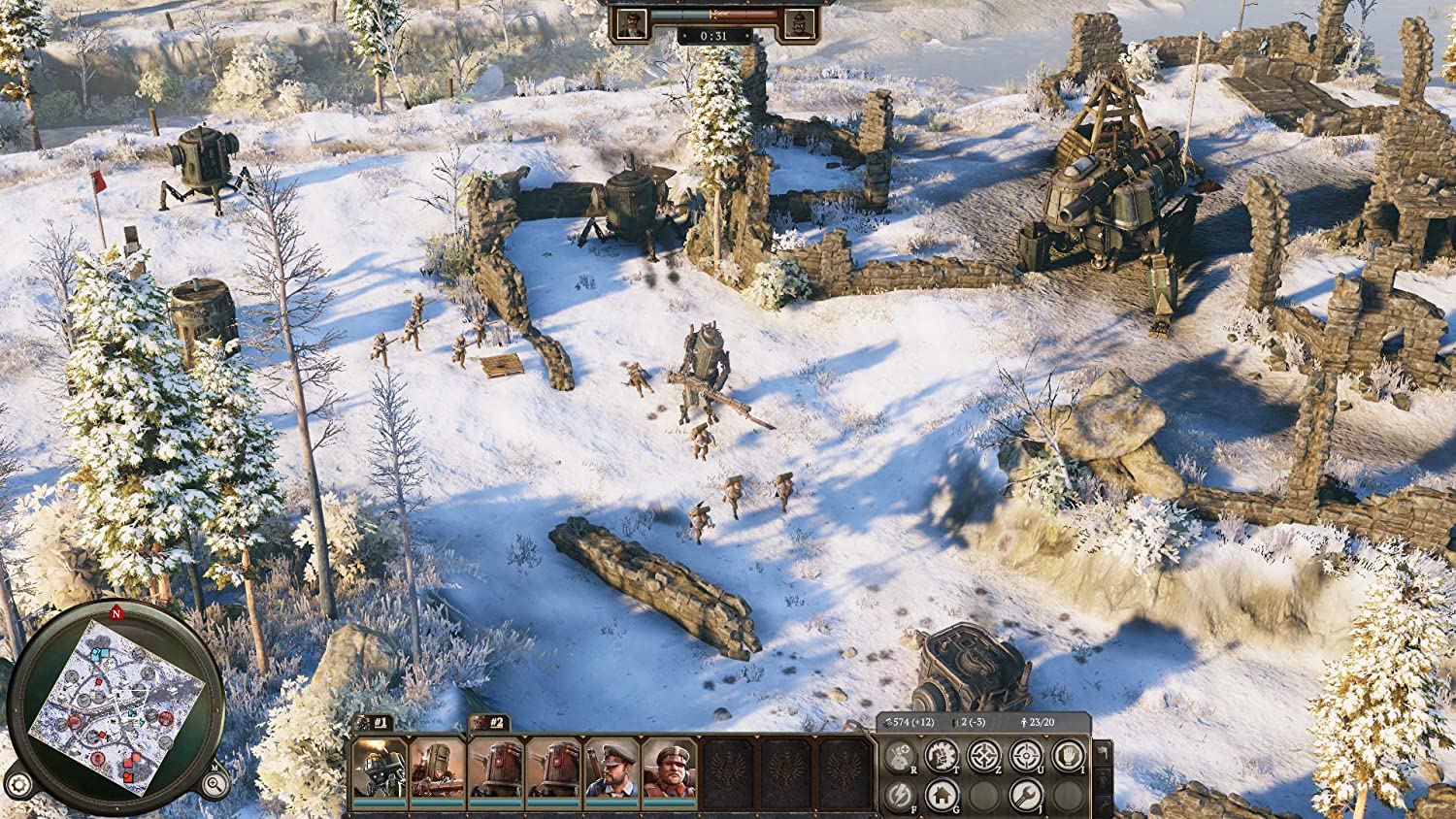Toggle the small wrench icon on side strip
Screen dimensions: 1456x819
point(1104,807)
